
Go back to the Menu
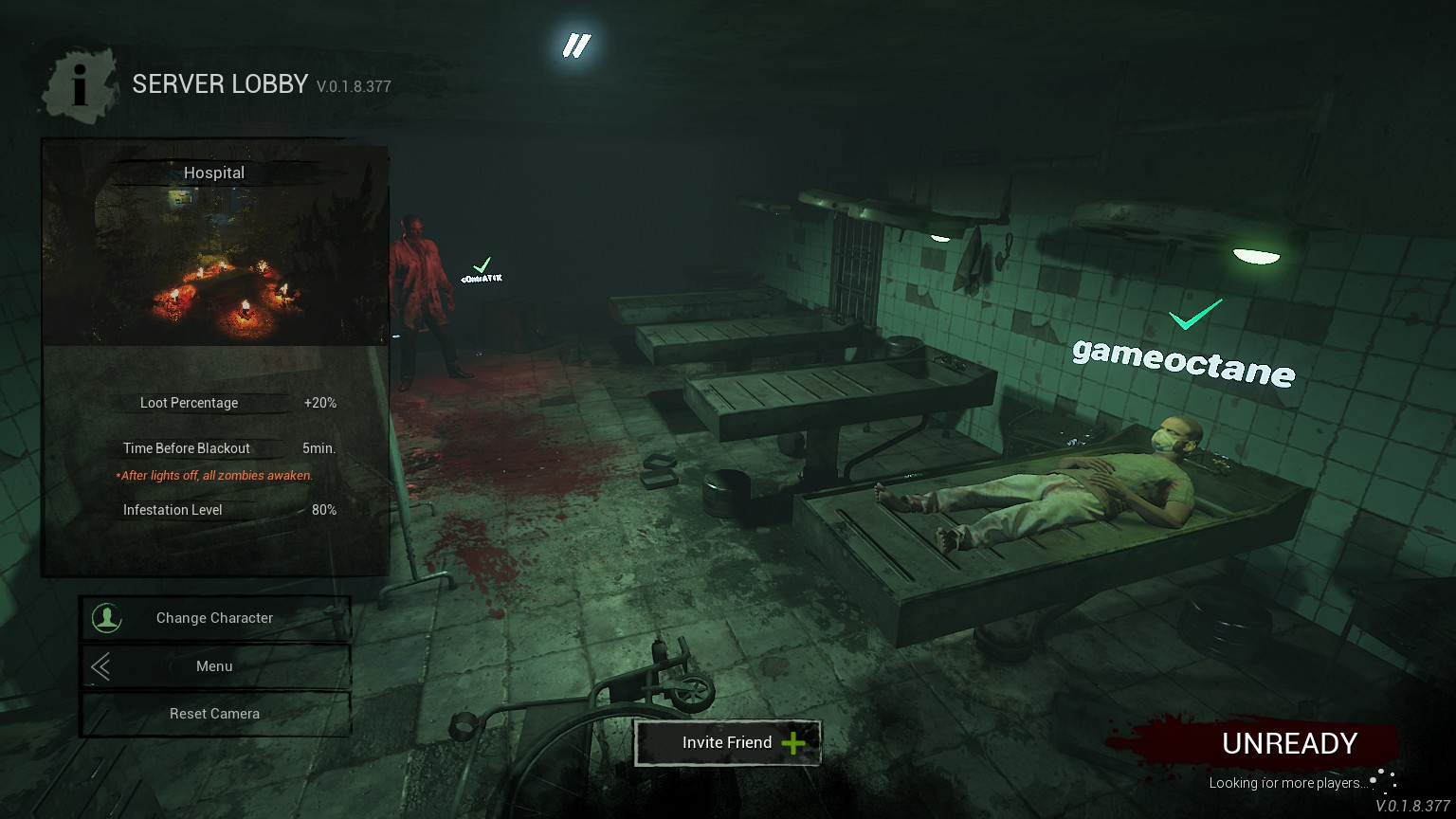pos(215,666)
